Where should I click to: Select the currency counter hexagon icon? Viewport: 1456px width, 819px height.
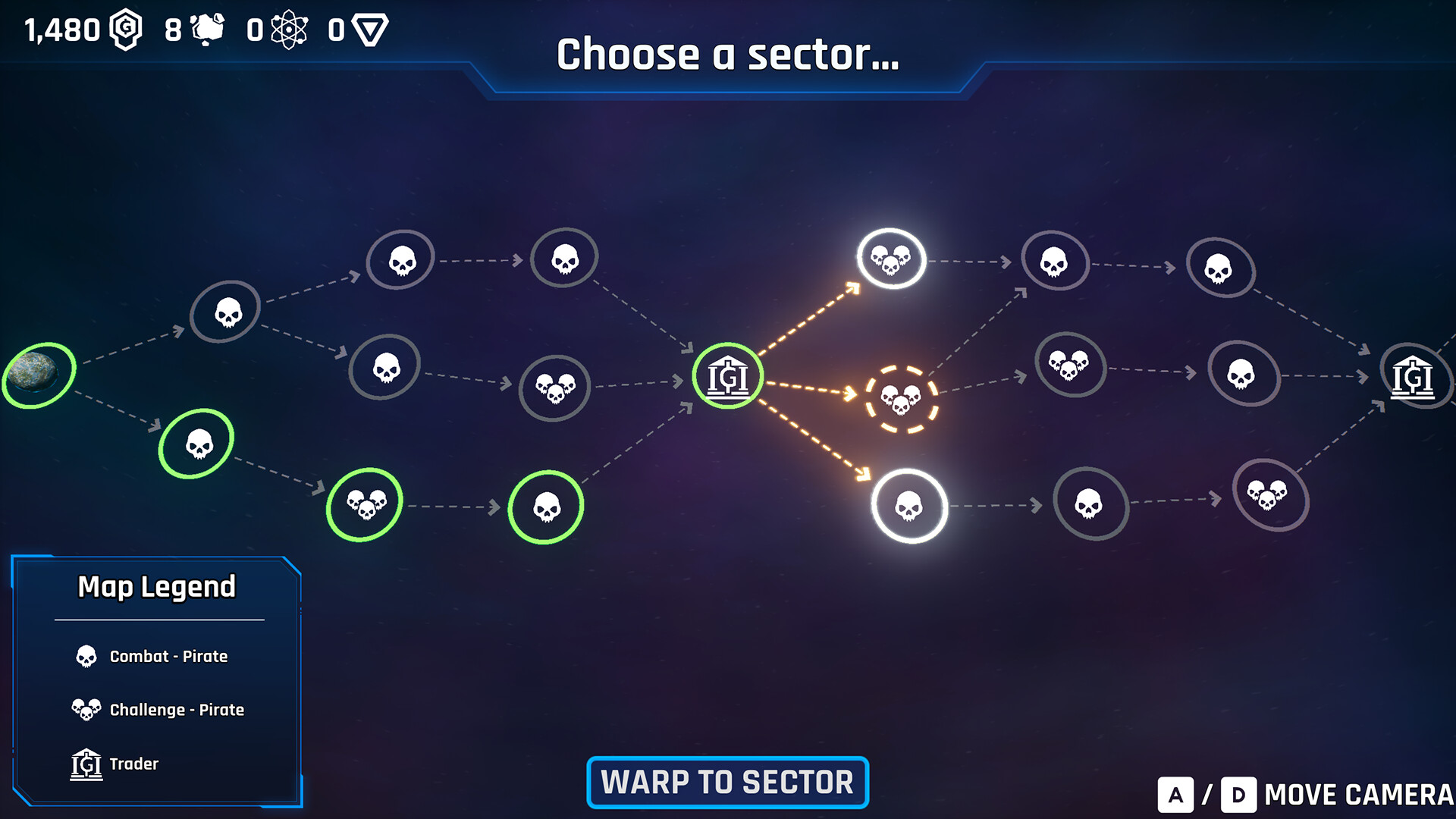[126, 29]
